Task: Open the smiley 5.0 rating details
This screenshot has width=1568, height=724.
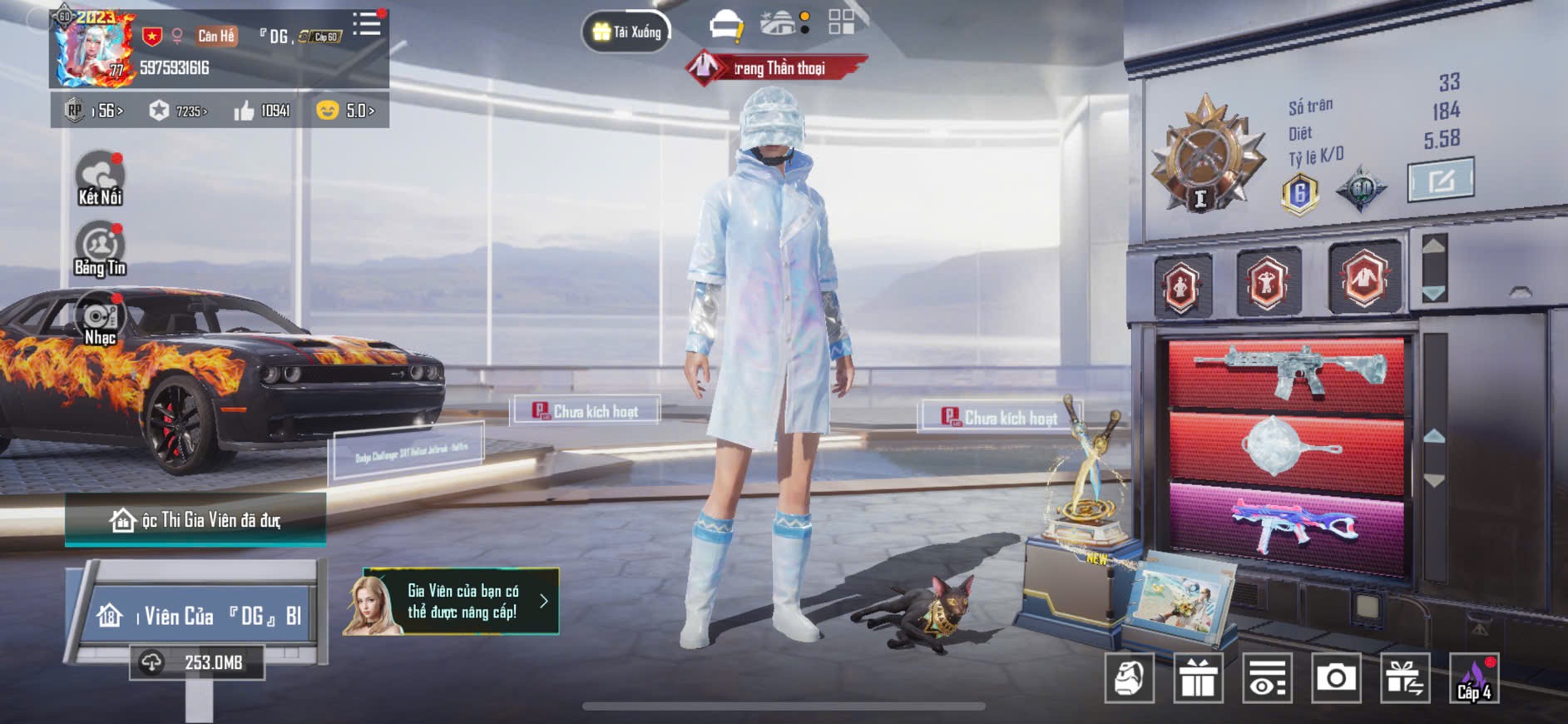Action: [346, 111]
